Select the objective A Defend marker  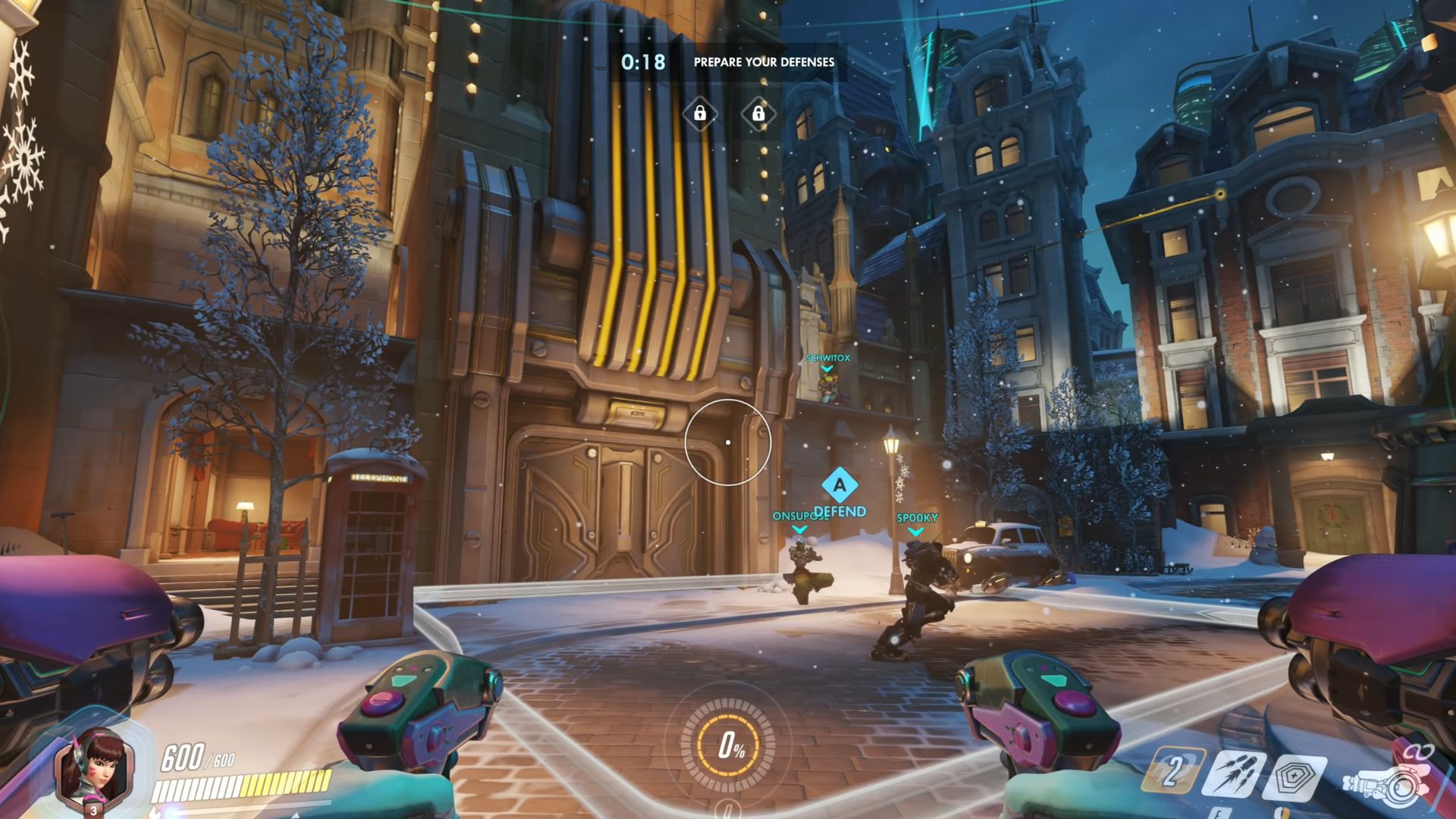(x=839, y=486)
